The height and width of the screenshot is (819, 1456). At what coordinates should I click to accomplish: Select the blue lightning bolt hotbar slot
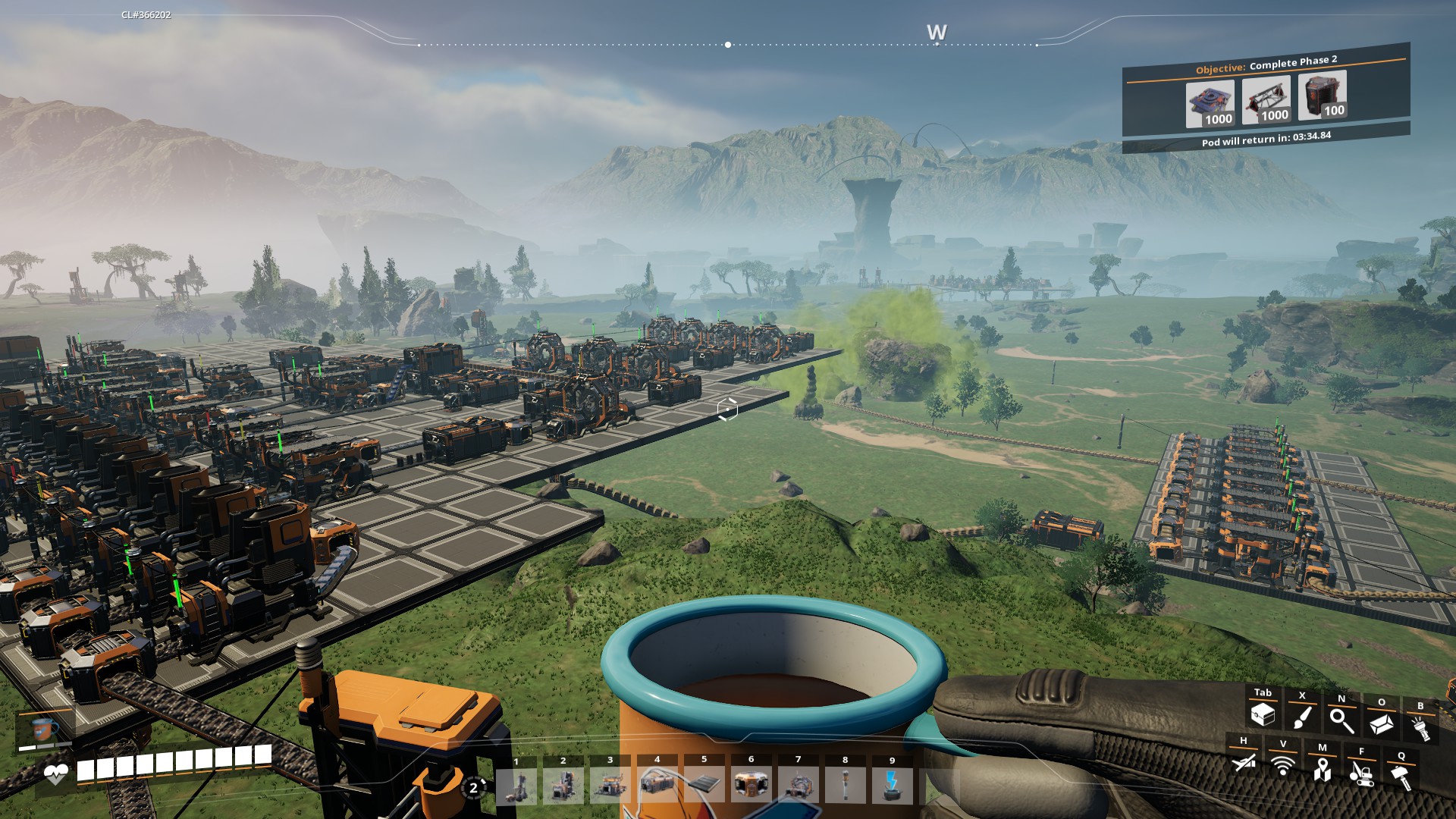coord(893,785)
